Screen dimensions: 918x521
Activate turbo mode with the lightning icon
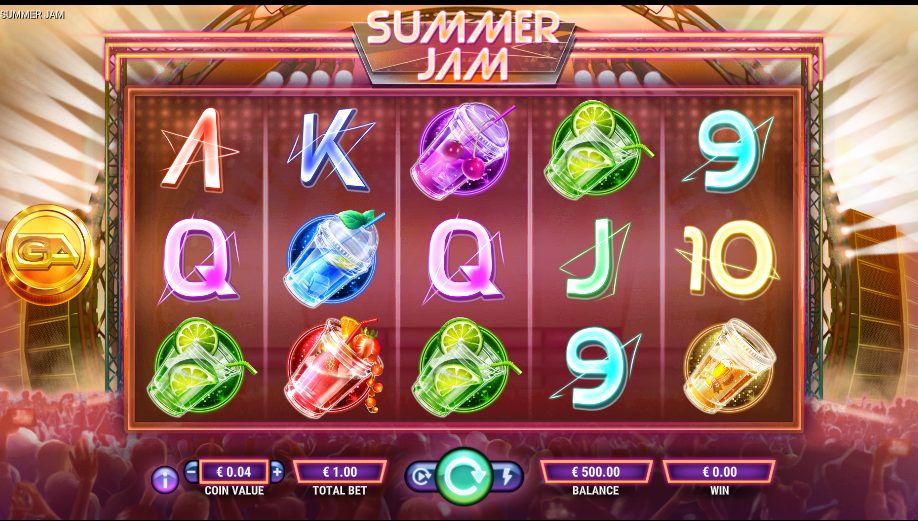coord(508,477)
